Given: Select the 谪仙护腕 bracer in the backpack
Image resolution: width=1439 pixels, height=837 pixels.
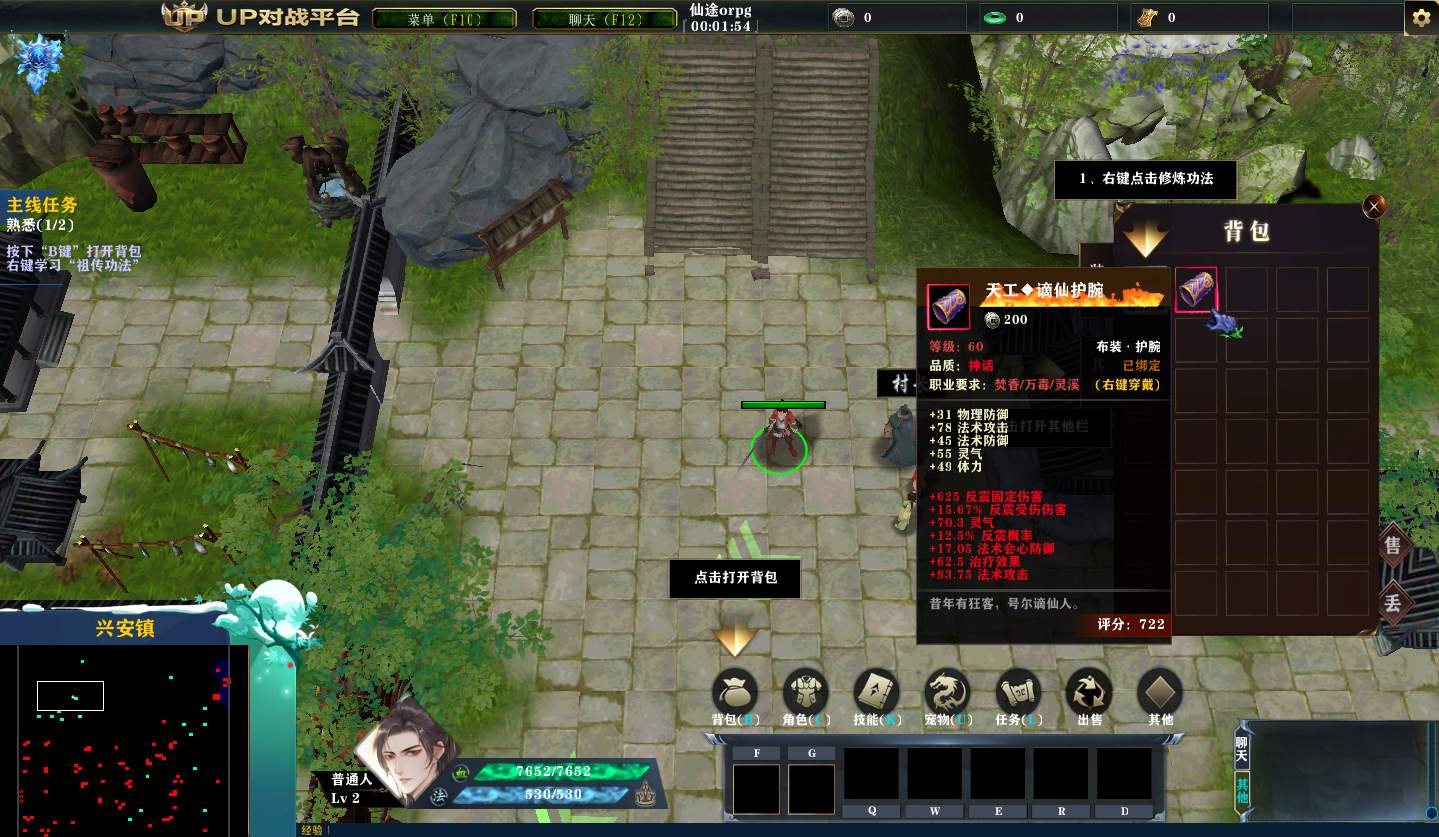Looking at the screenshot, I should [x=1196, y=290].
